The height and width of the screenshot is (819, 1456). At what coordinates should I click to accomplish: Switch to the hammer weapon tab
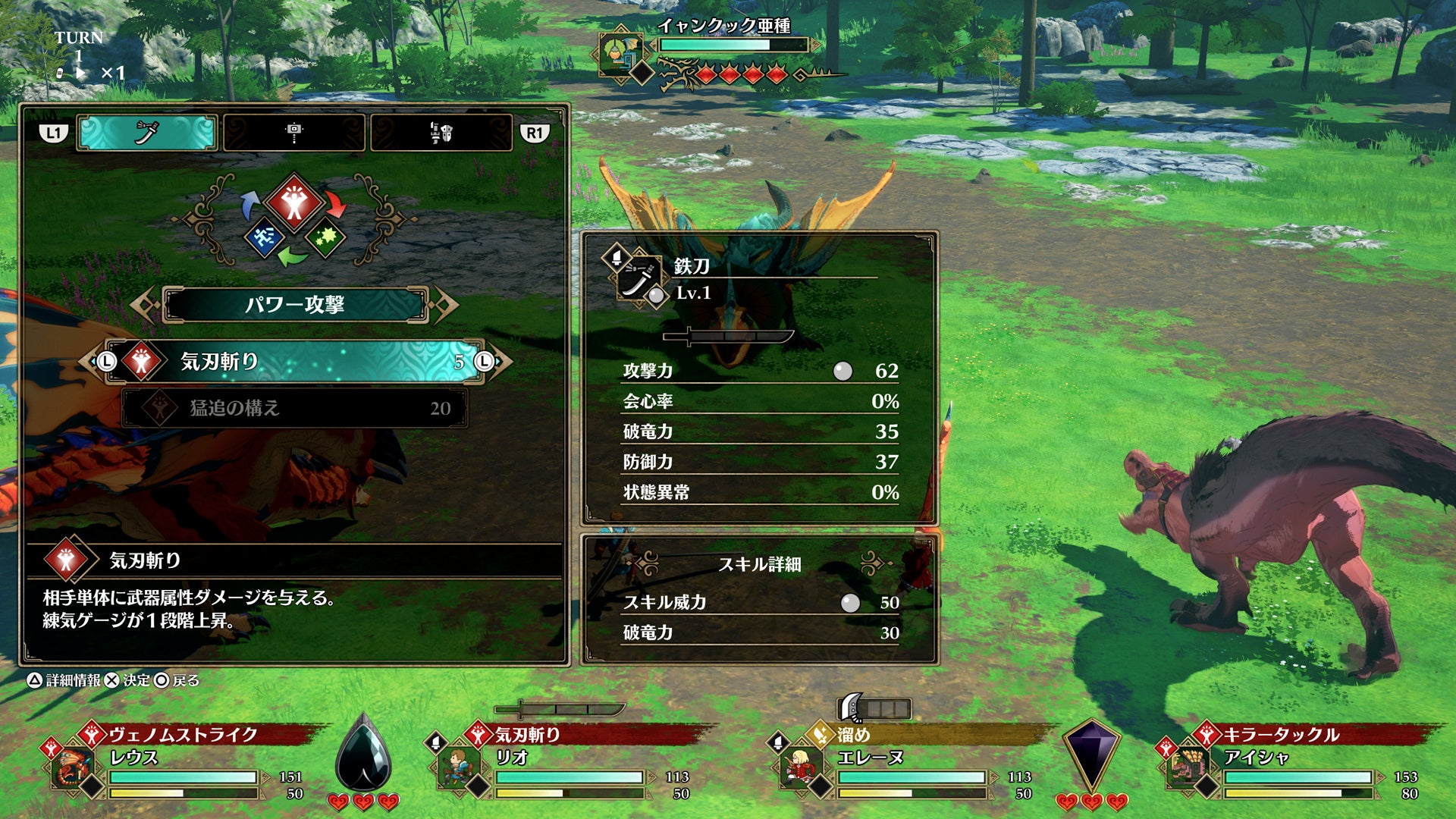coord(294,133)
